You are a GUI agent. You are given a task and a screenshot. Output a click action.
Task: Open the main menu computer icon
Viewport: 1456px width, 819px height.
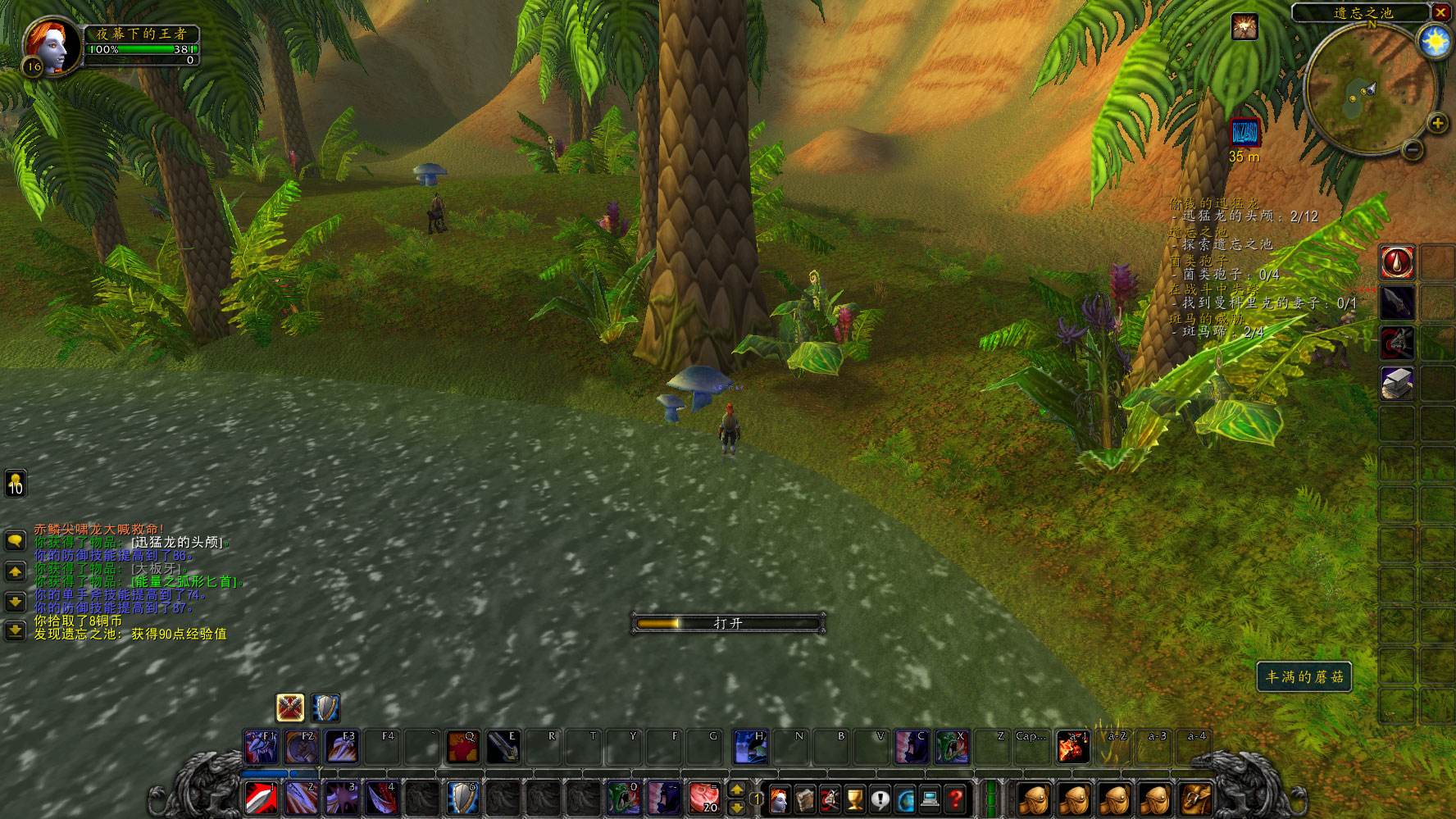(930, 798)
